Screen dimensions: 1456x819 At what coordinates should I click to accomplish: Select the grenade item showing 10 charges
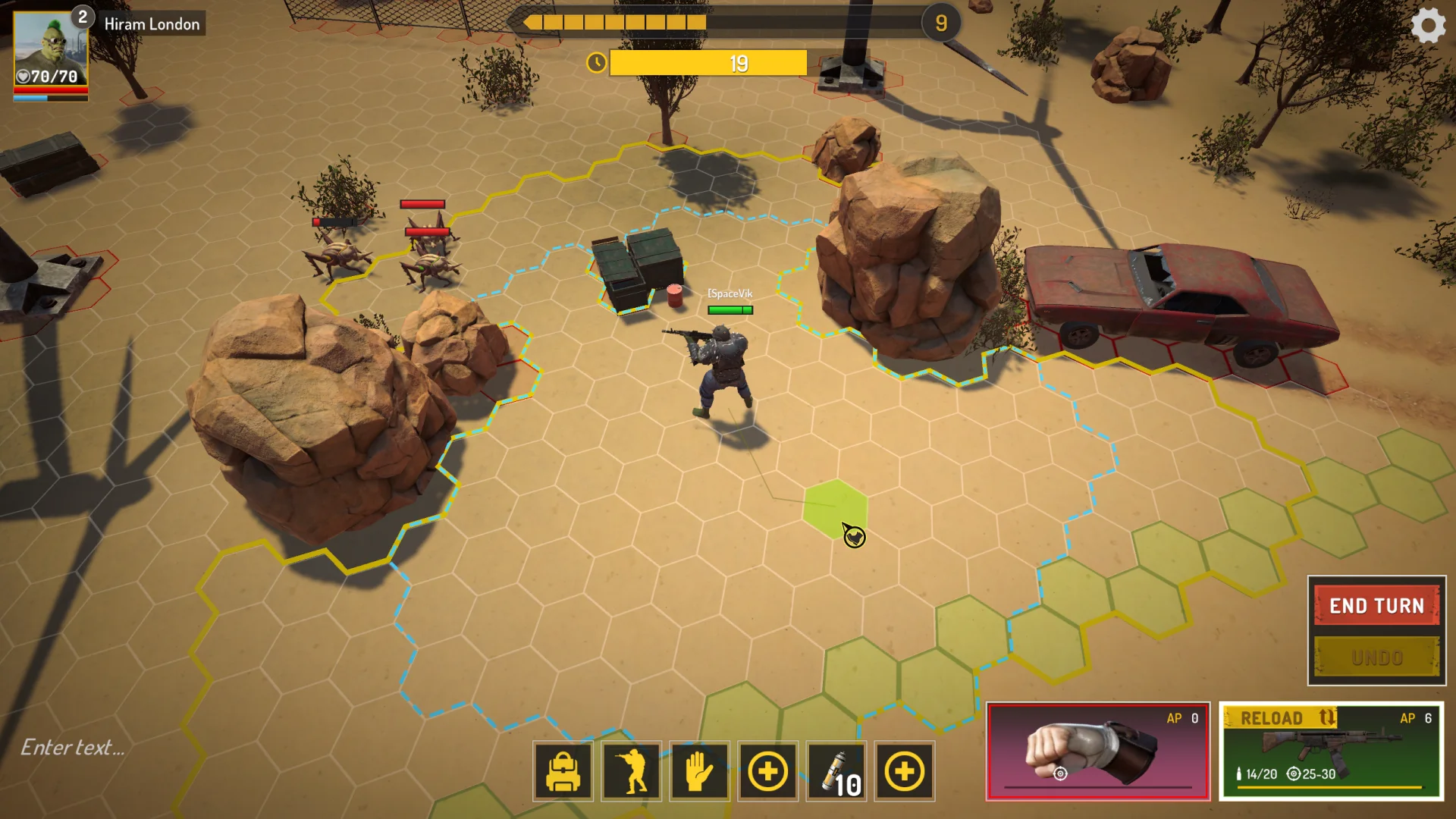[x=836, y=772]
